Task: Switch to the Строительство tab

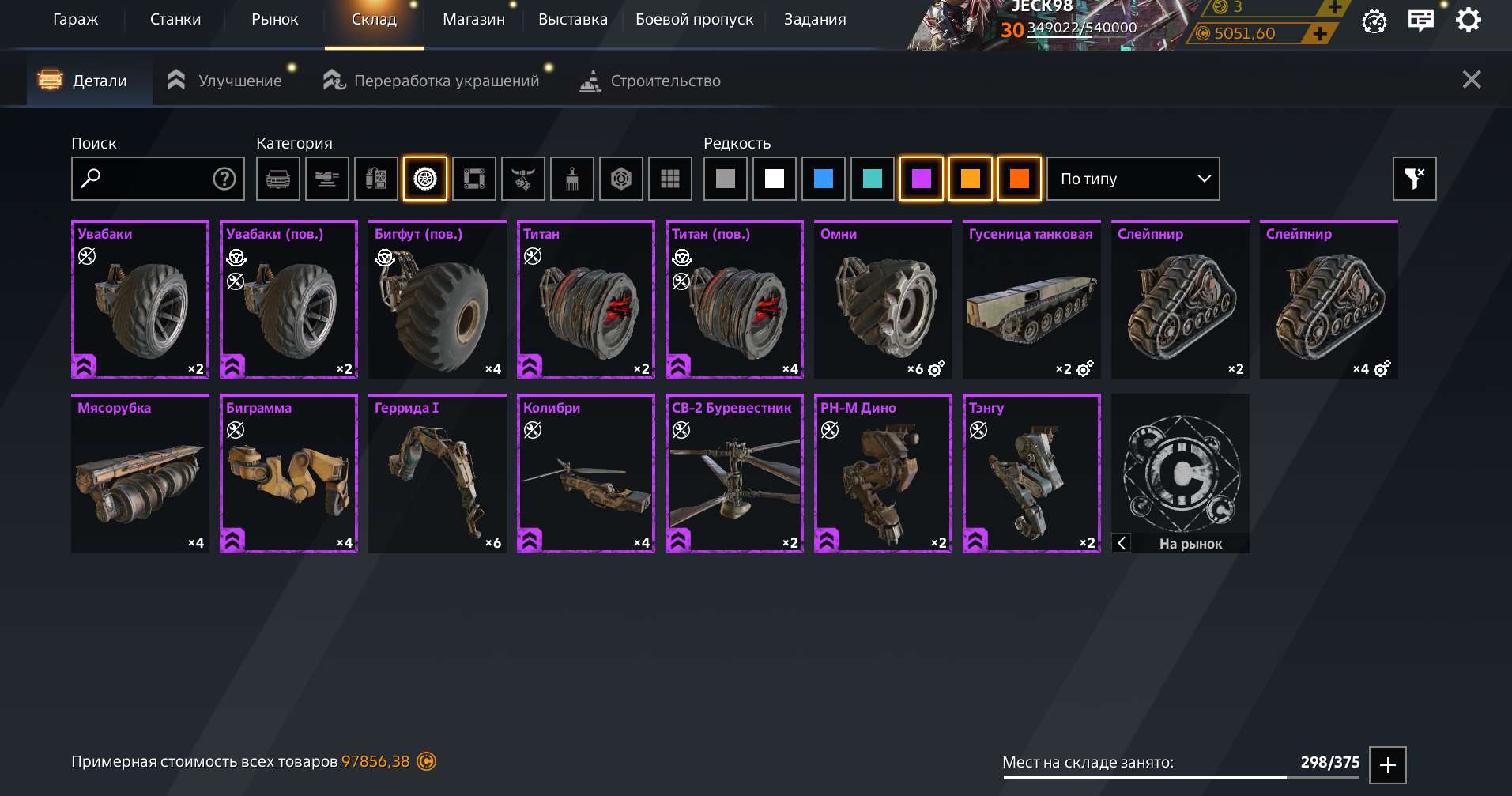Action: (x=650, y=81)
